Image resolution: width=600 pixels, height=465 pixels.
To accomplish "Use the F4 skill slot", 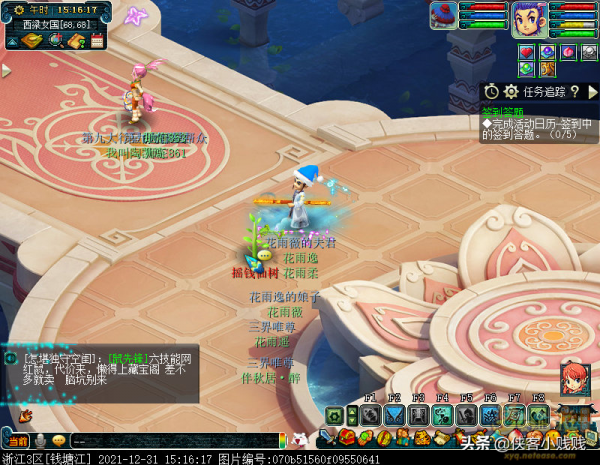I will pos(442,415).
